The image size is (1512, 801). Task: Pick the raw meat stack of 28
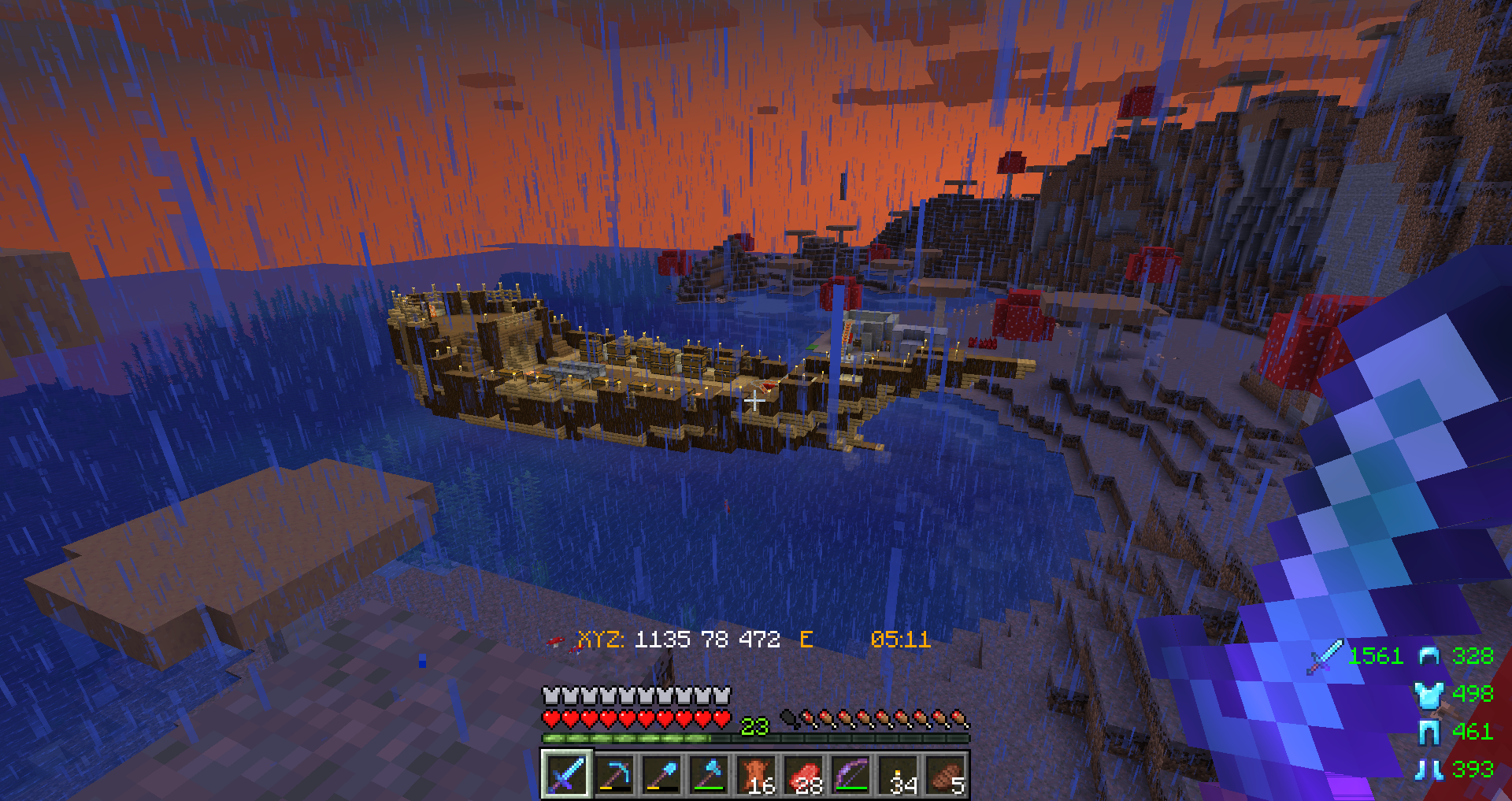(804, 774)
